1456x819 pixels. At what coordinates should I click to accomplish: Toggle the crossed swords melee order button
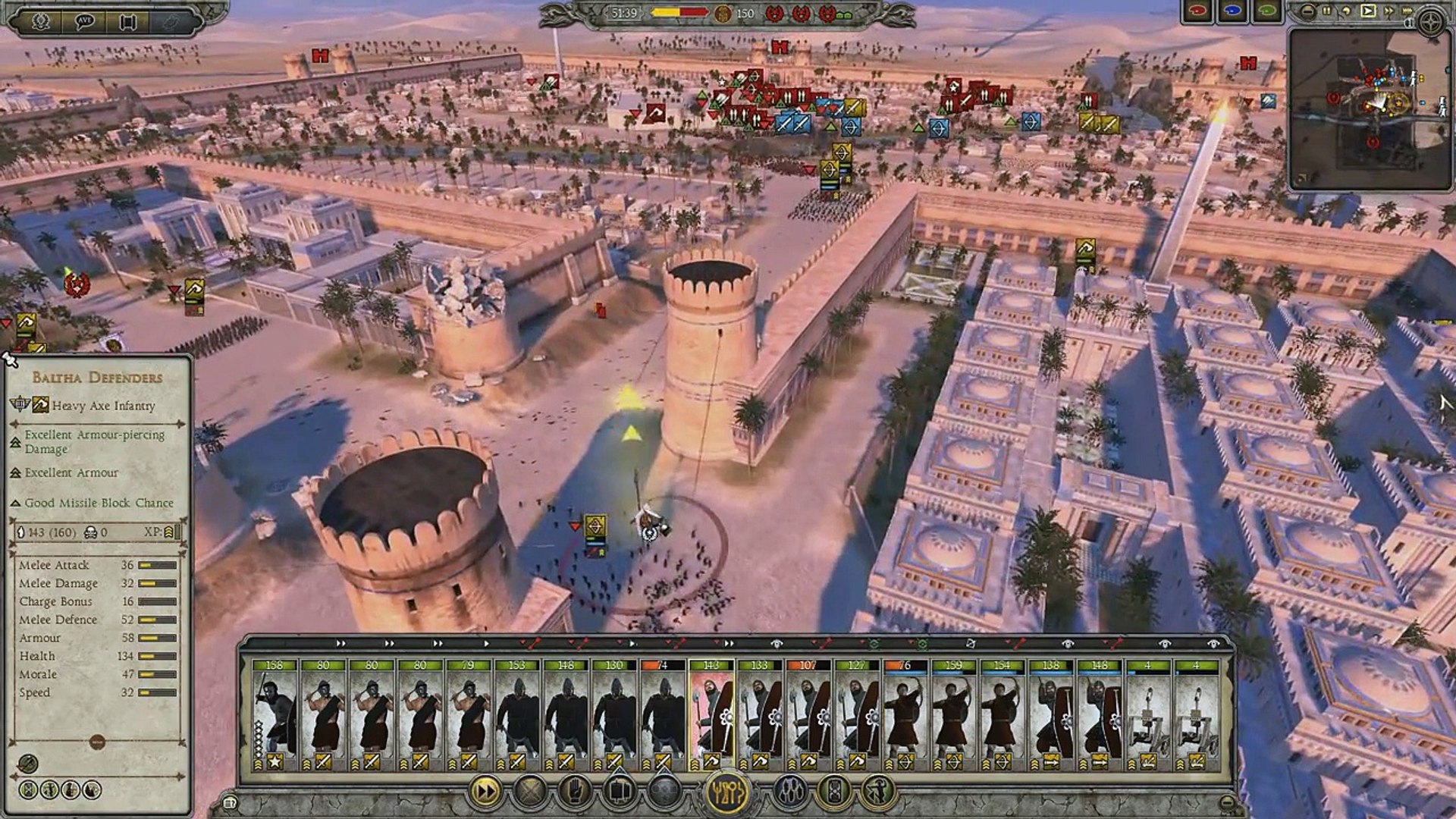pyautogui.click(x=530, y=792)
